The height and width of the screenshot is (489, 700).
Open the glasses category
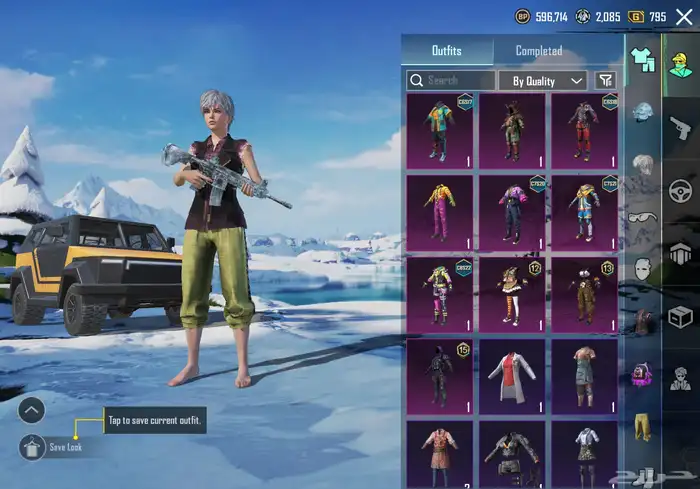coord(642,216)
